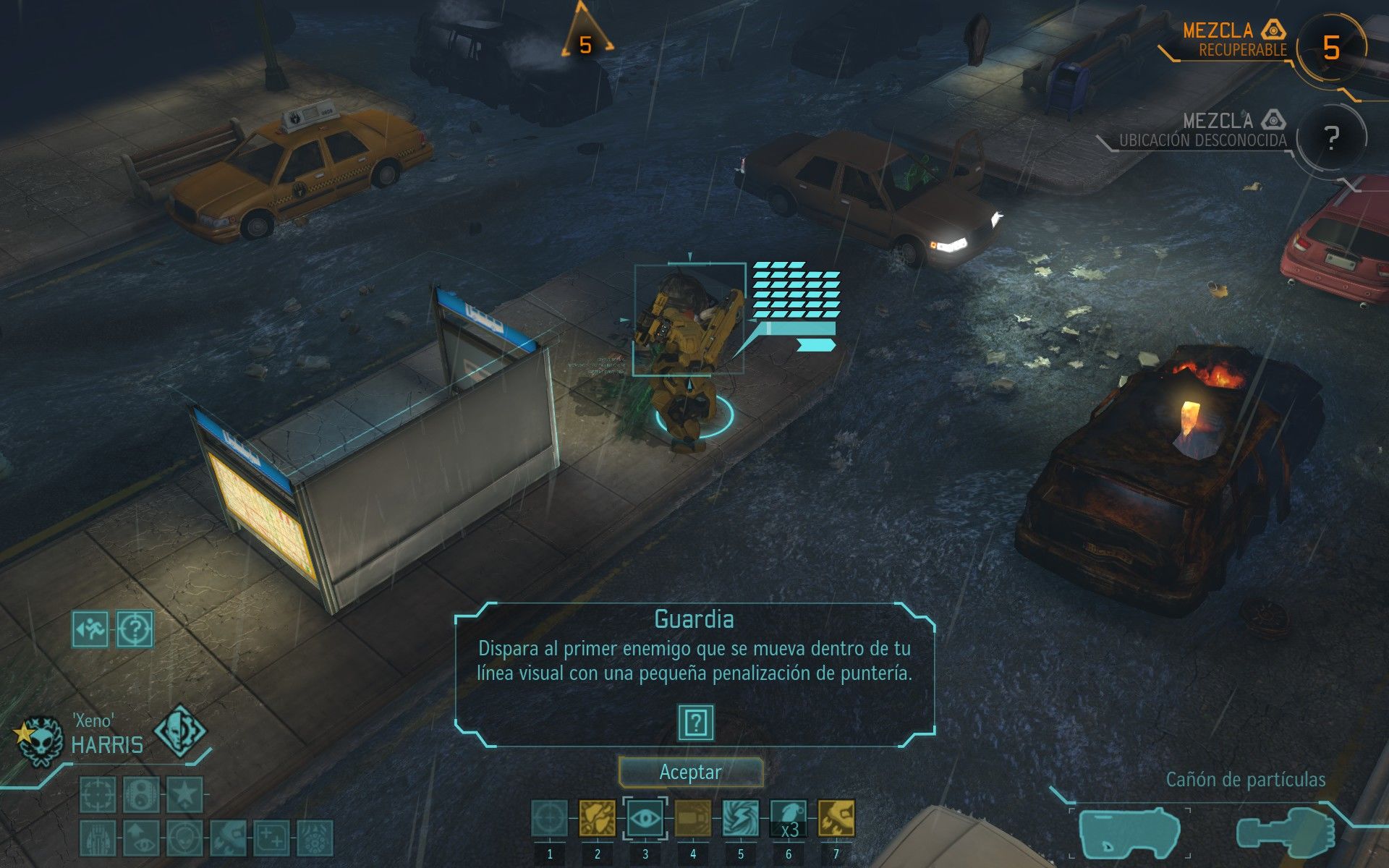This screenshot has width=1389, height=868.
Task: Pick the grenade ability showing x3
Action: click(x=789, y=819)
